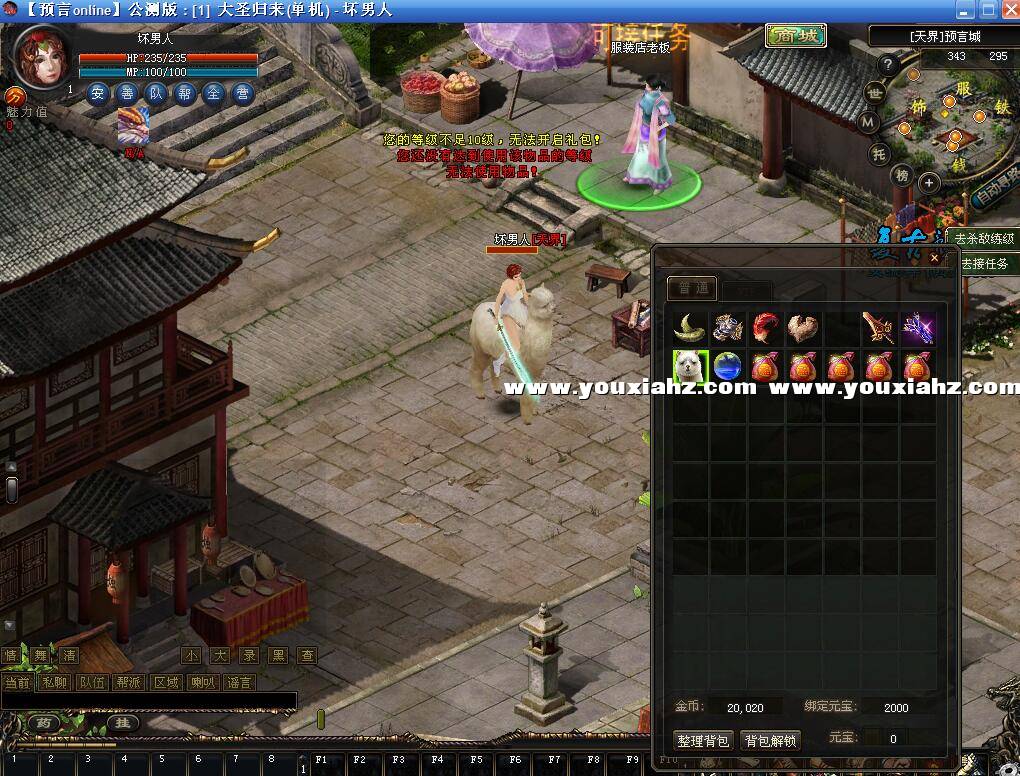Image resolution: width=1020 pixels, height=776 pixels.
Task: Click the chat text input box
Action: coord(150,701)
